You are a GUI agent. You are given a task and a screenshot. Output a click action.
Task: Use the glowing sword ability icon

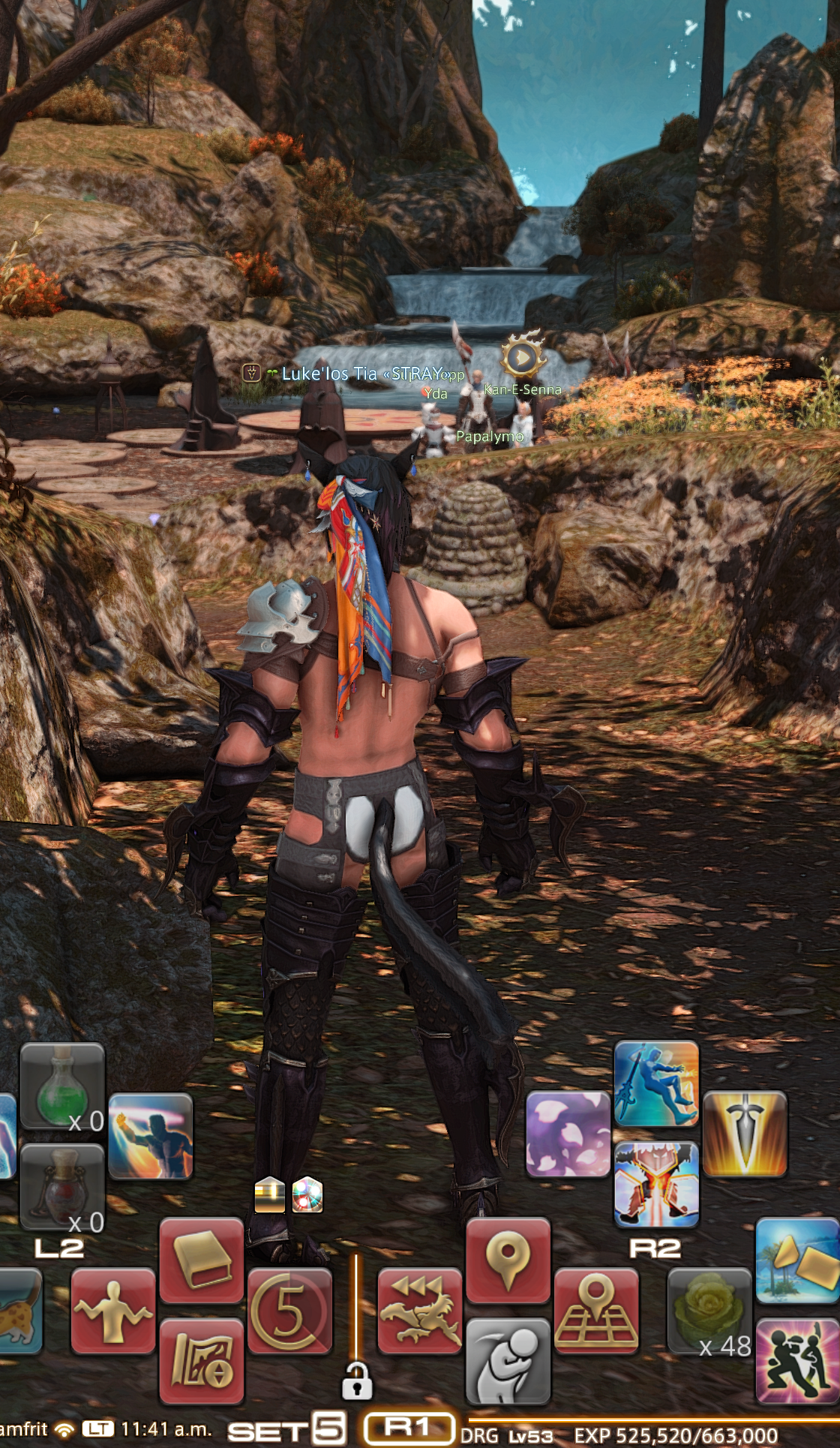tap(745, 1134)
